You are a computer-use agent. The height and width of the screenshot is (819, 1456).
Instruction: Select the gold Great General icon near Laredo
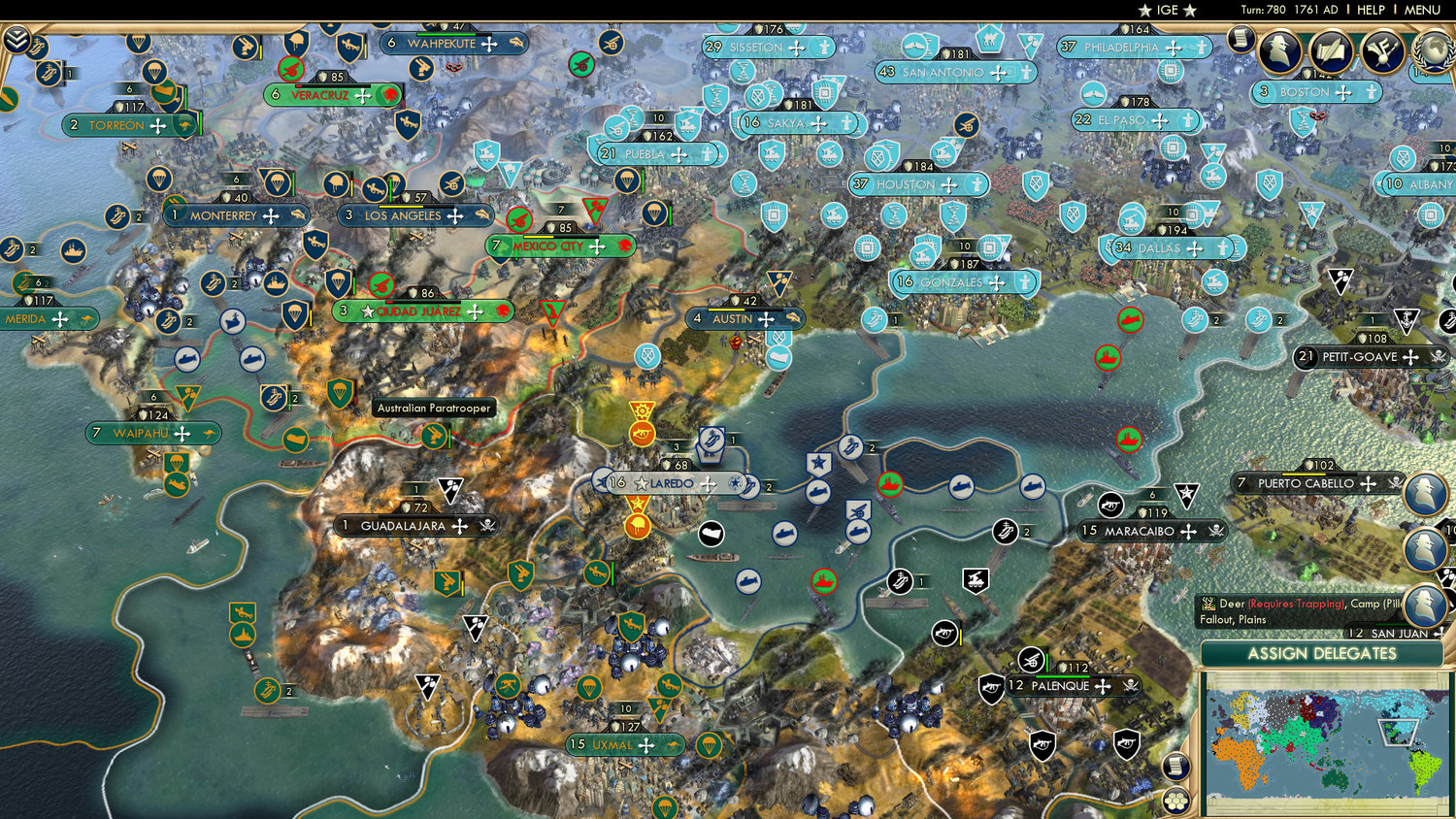(x=638, y=524)
